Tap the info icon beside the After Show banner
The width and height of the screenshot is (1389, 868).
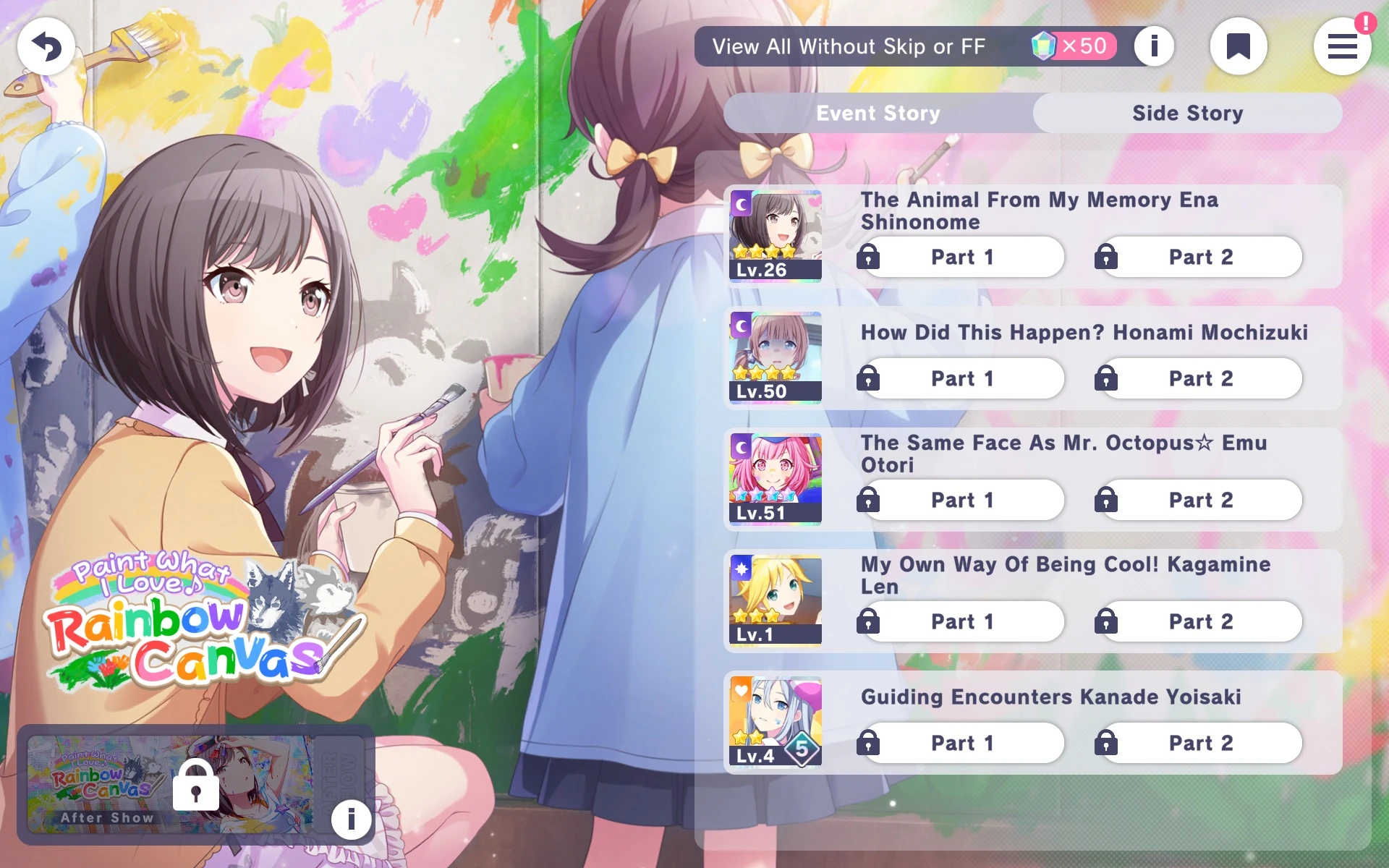tap(351, 820)
